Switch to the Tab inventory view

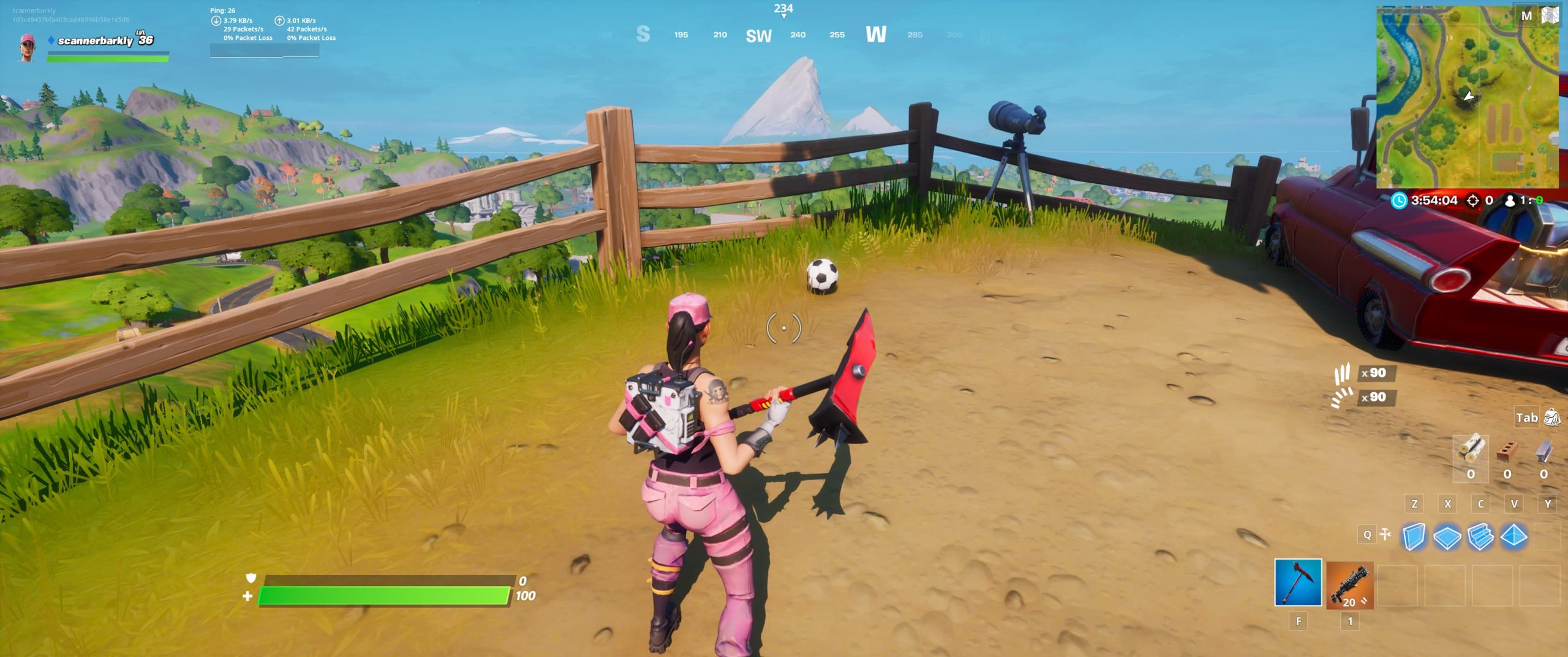pyautogui.click(x=1528, y=417)
